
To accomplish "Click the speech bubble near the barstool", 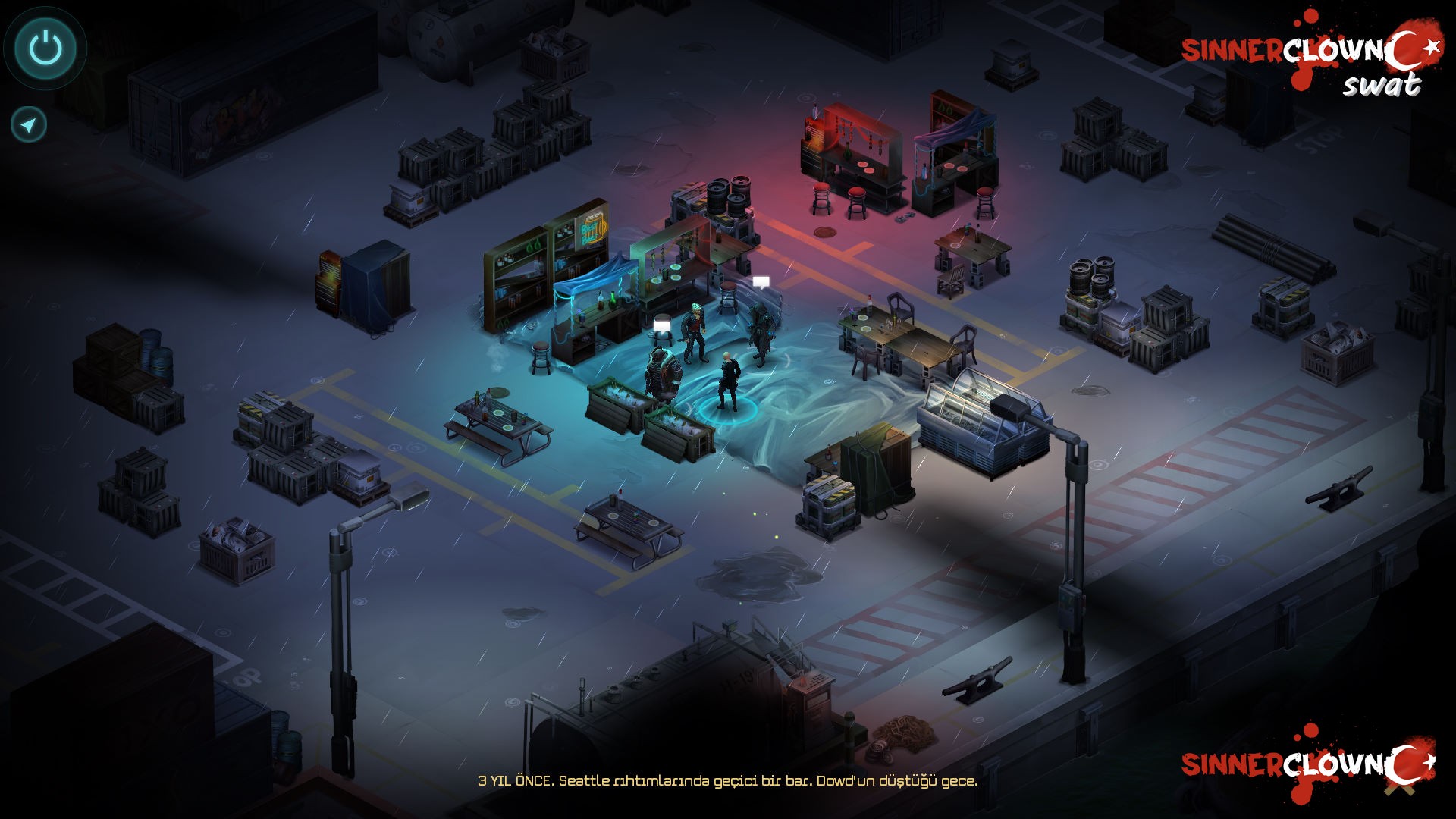I will pyautogui.click(x=661, y=324).
